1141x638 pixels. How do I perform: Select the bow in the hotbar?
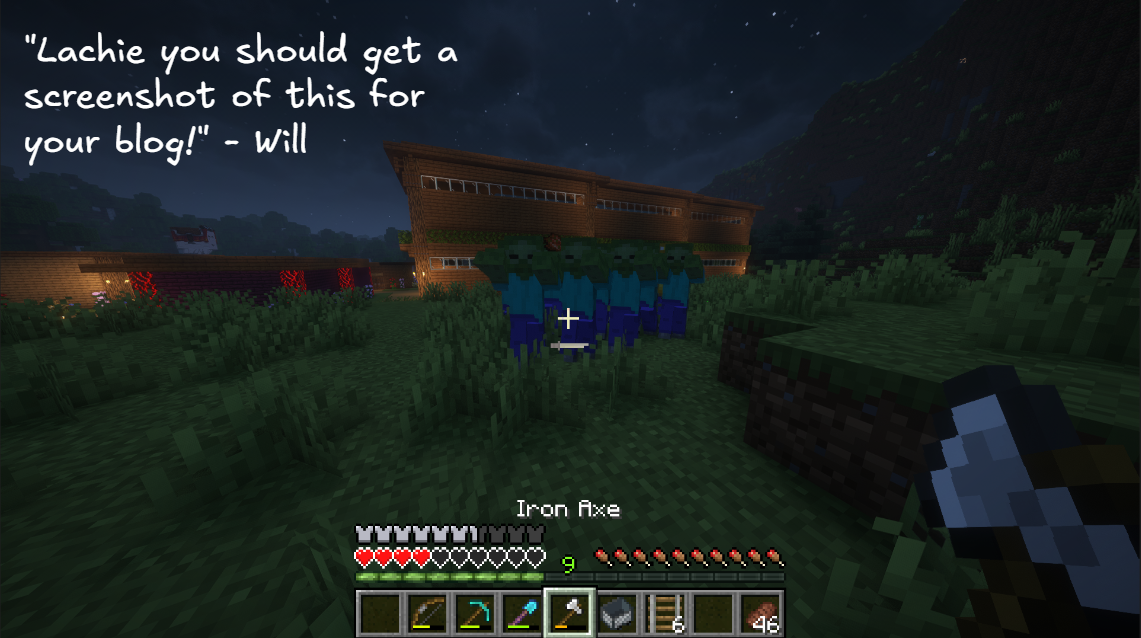tap(427, 612)
